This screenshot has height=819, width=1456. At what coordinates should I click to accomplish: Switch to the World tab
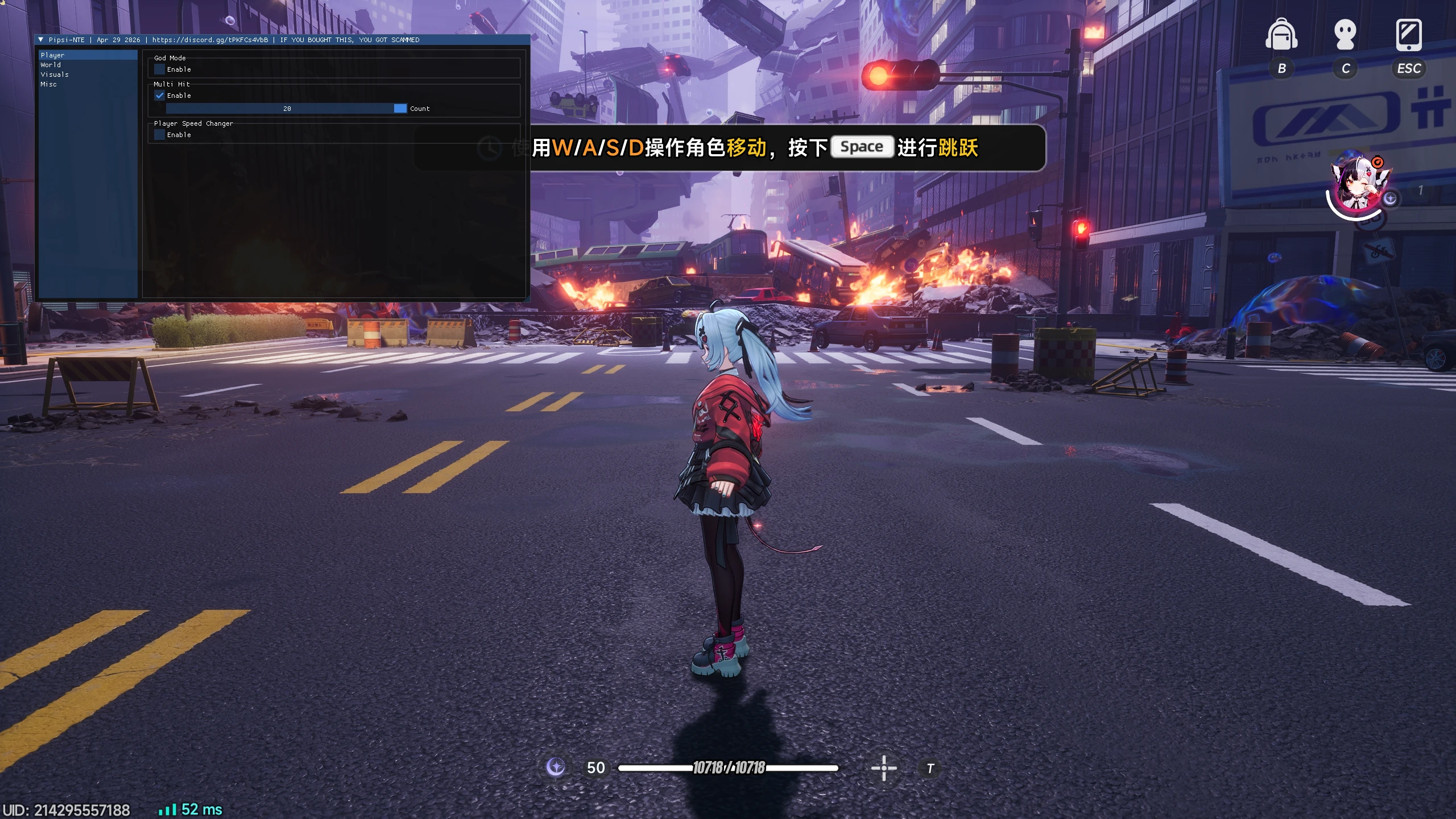(x=51, y=65)
